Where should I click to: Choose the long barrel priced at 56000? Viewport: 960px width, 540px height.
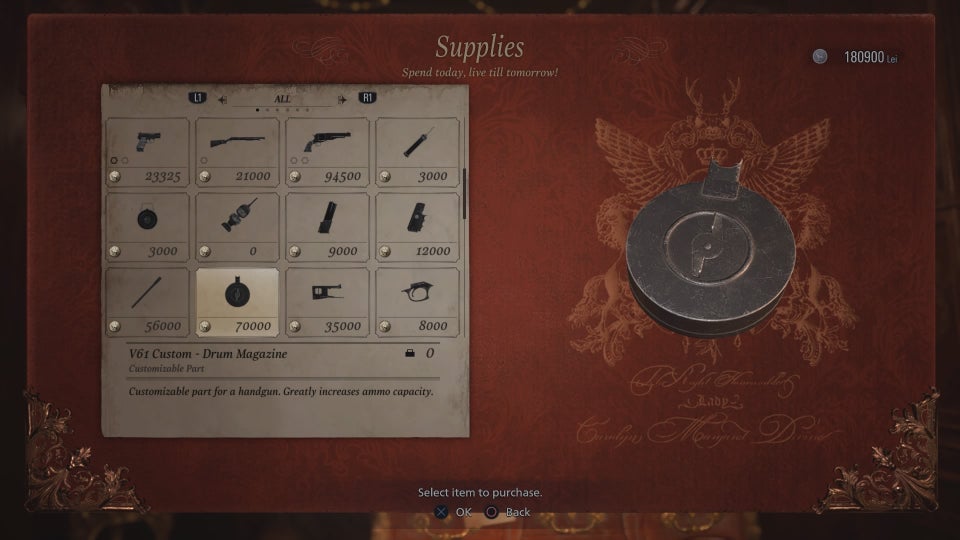[147, 301]
